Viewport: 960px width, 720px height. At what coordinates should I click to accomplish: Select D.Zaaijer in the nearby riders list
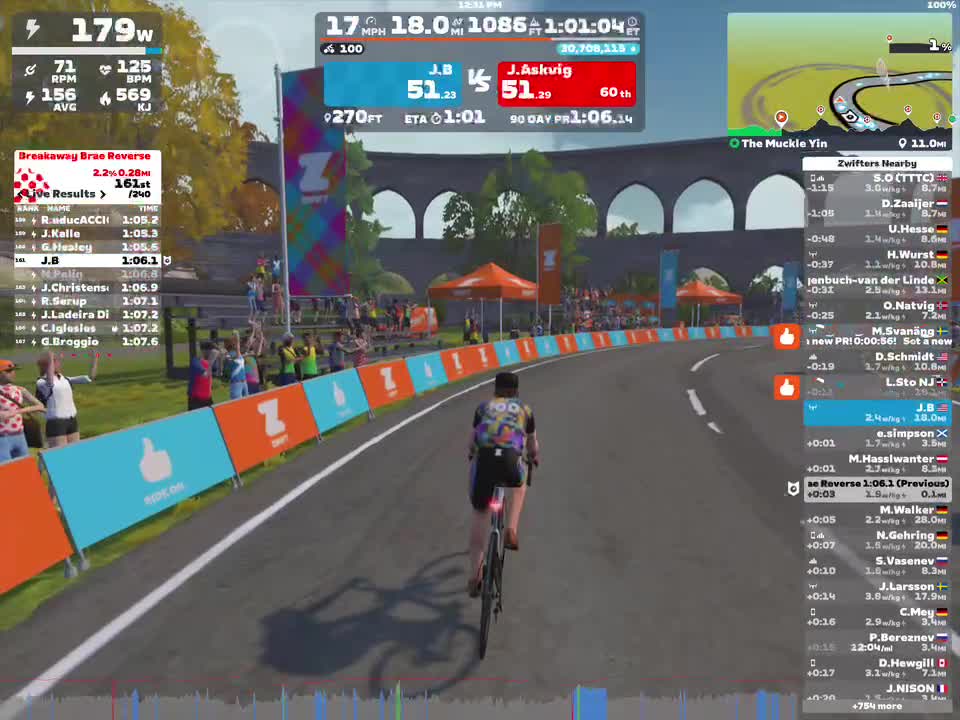click(x=877, y=208)
